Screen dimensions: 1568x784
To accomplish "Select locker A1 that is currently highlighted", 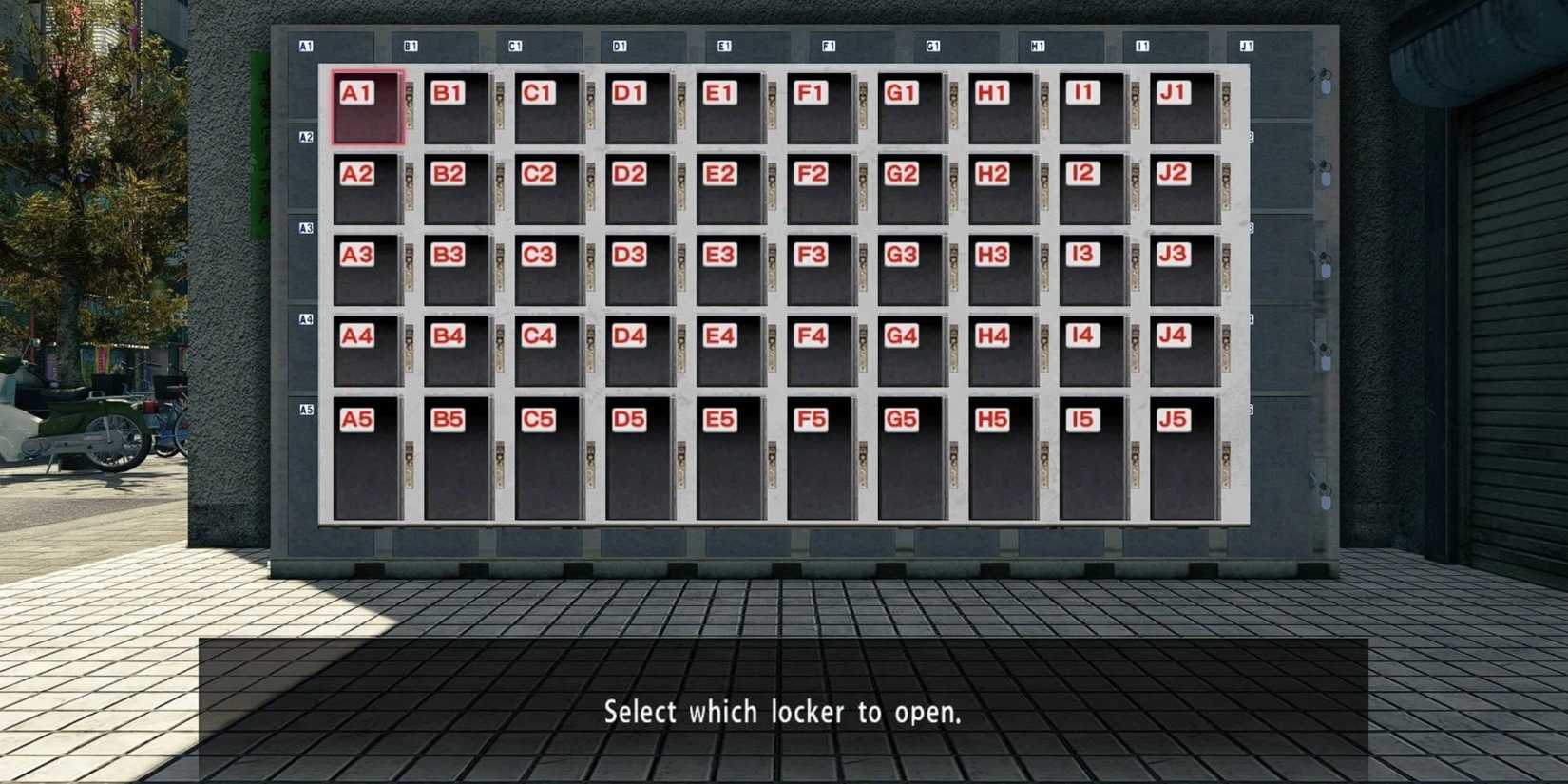I will point(367,106).
